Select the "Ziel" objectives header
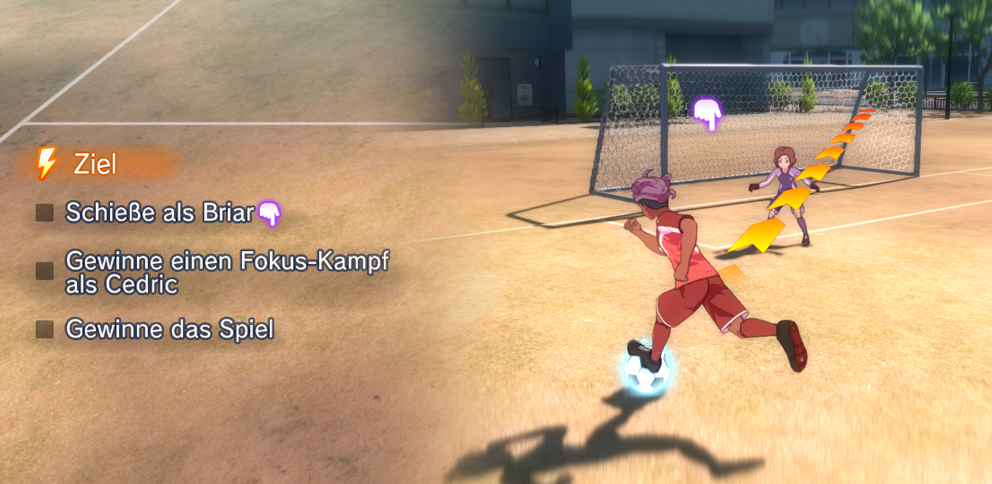992x484 pixels. tap(94, 164)
